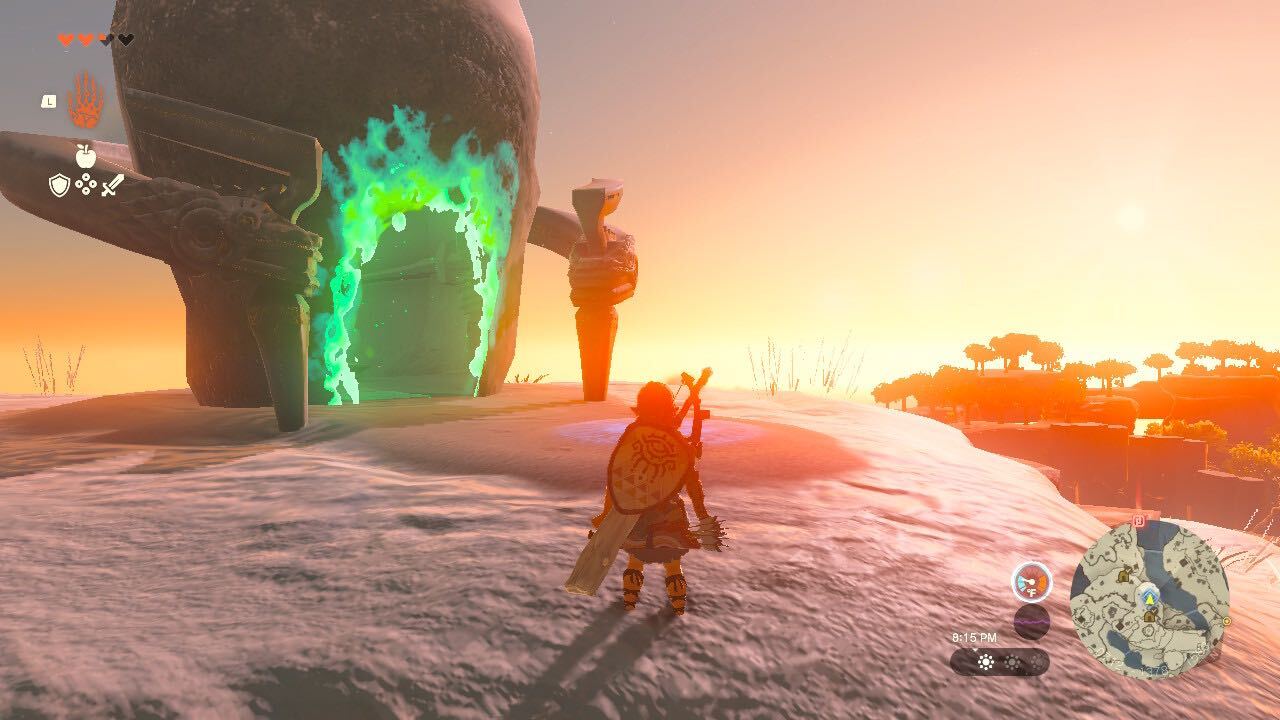Viewport: 1280px width, 720px height.
Task: Check the temperature gauge icon
Action: (1031, 582)
